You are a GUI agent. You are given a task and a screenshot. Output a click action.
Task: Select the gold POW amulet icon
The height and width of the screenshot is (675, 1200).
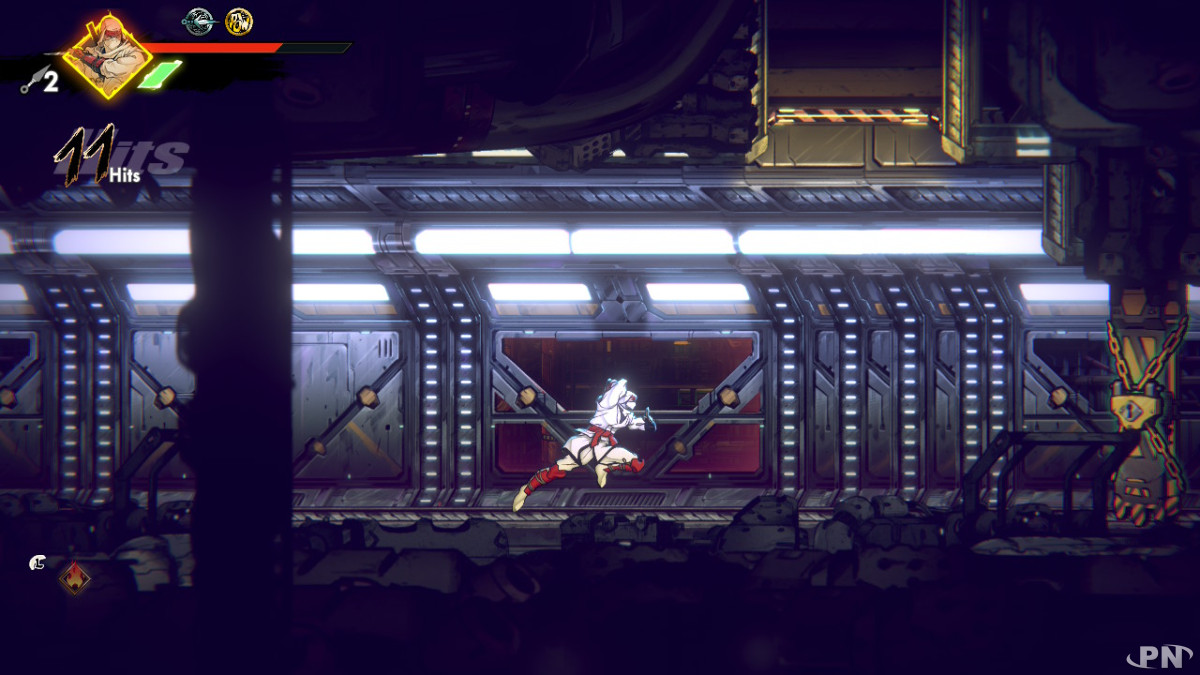tap(238, 20)
